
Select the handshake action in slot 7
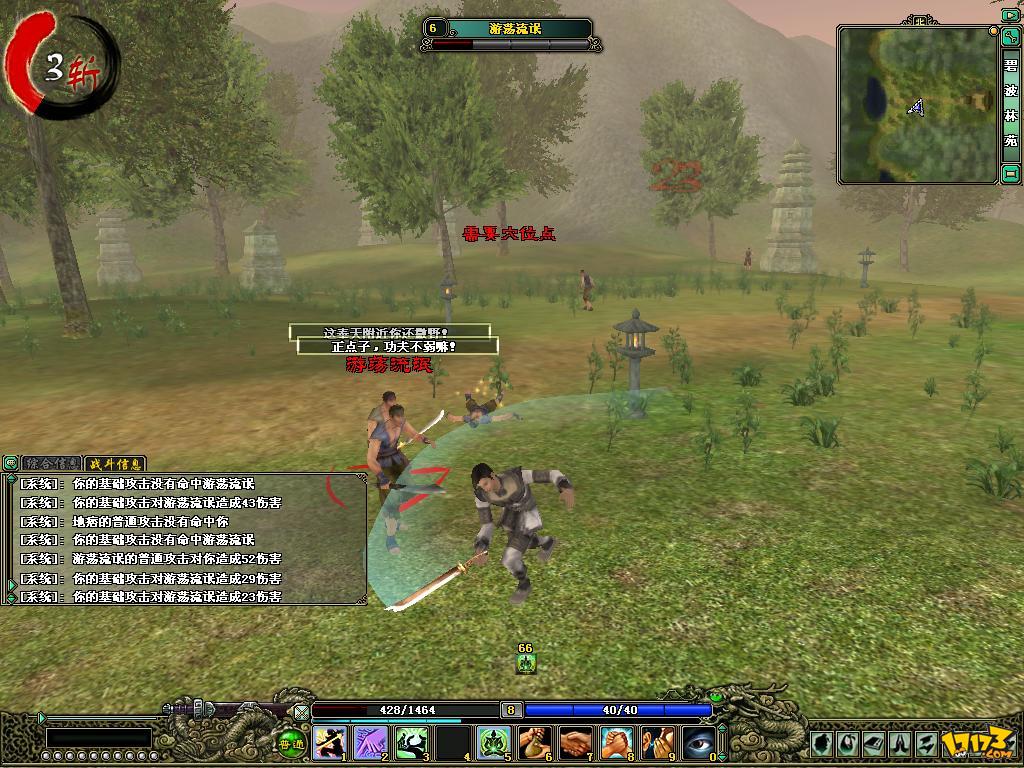pos(575,742)
